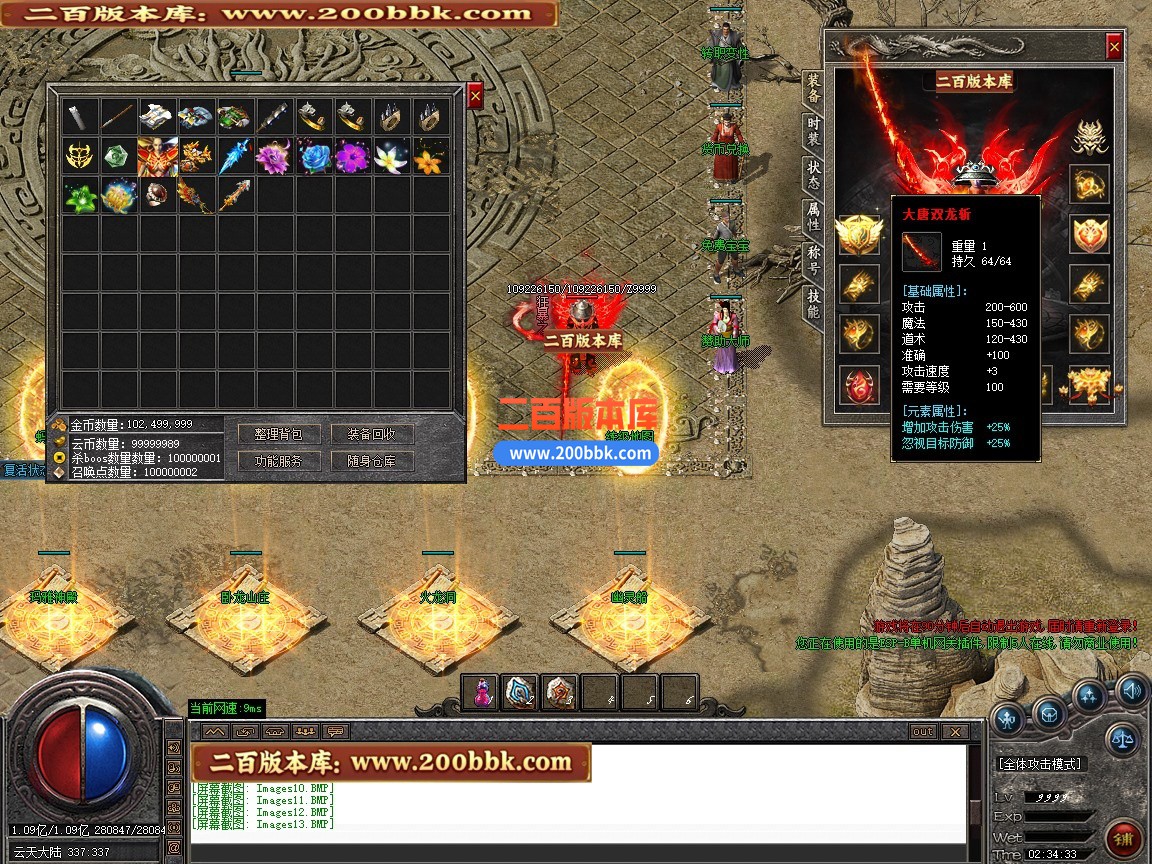Close the chat window with its X button
This screenshot has height=864, width=1152.
[955, 731]
